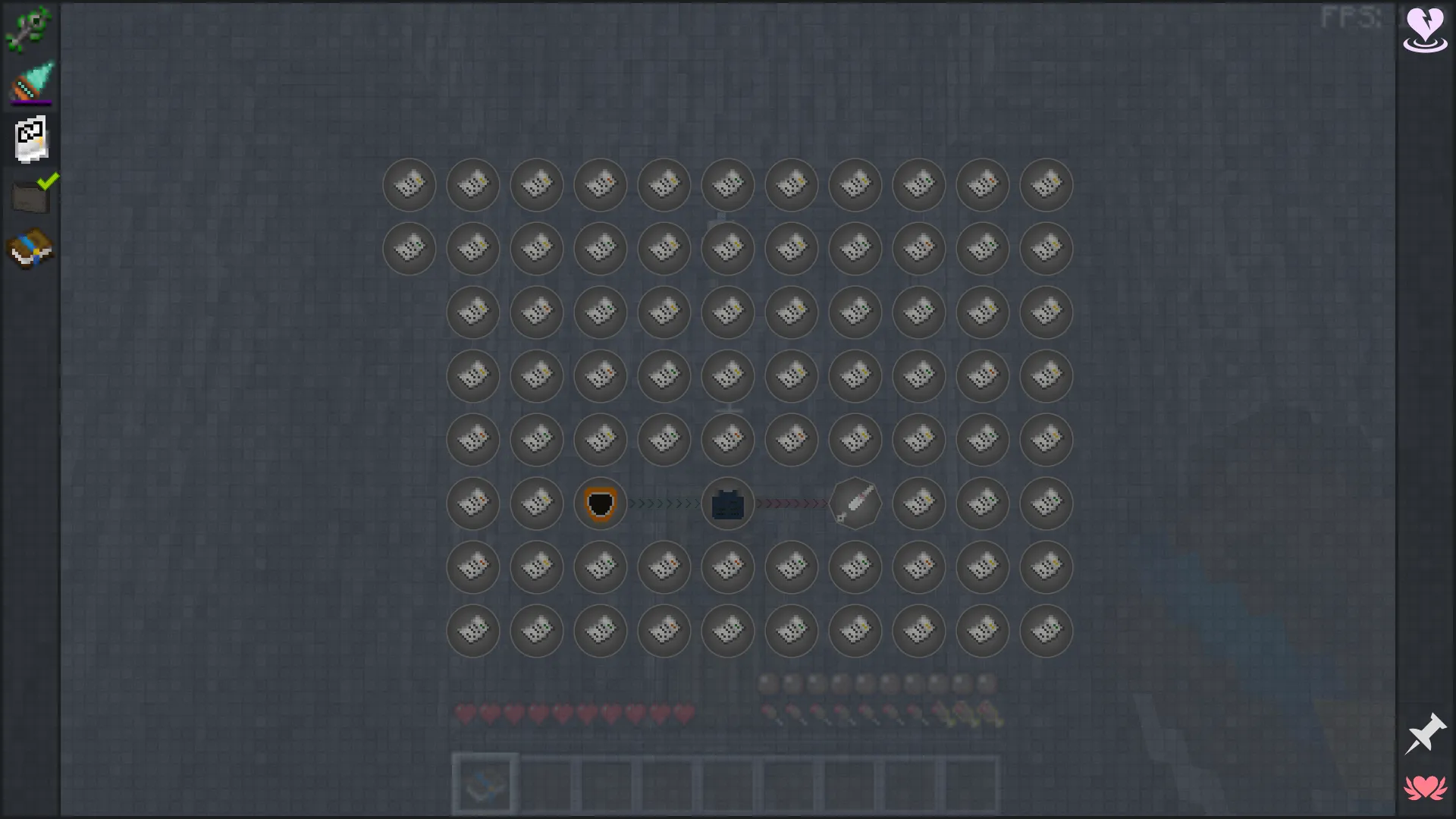Select the amethyst shard sidebar icon
This screenshot has height=819, width=1456.
click(30, 82)
